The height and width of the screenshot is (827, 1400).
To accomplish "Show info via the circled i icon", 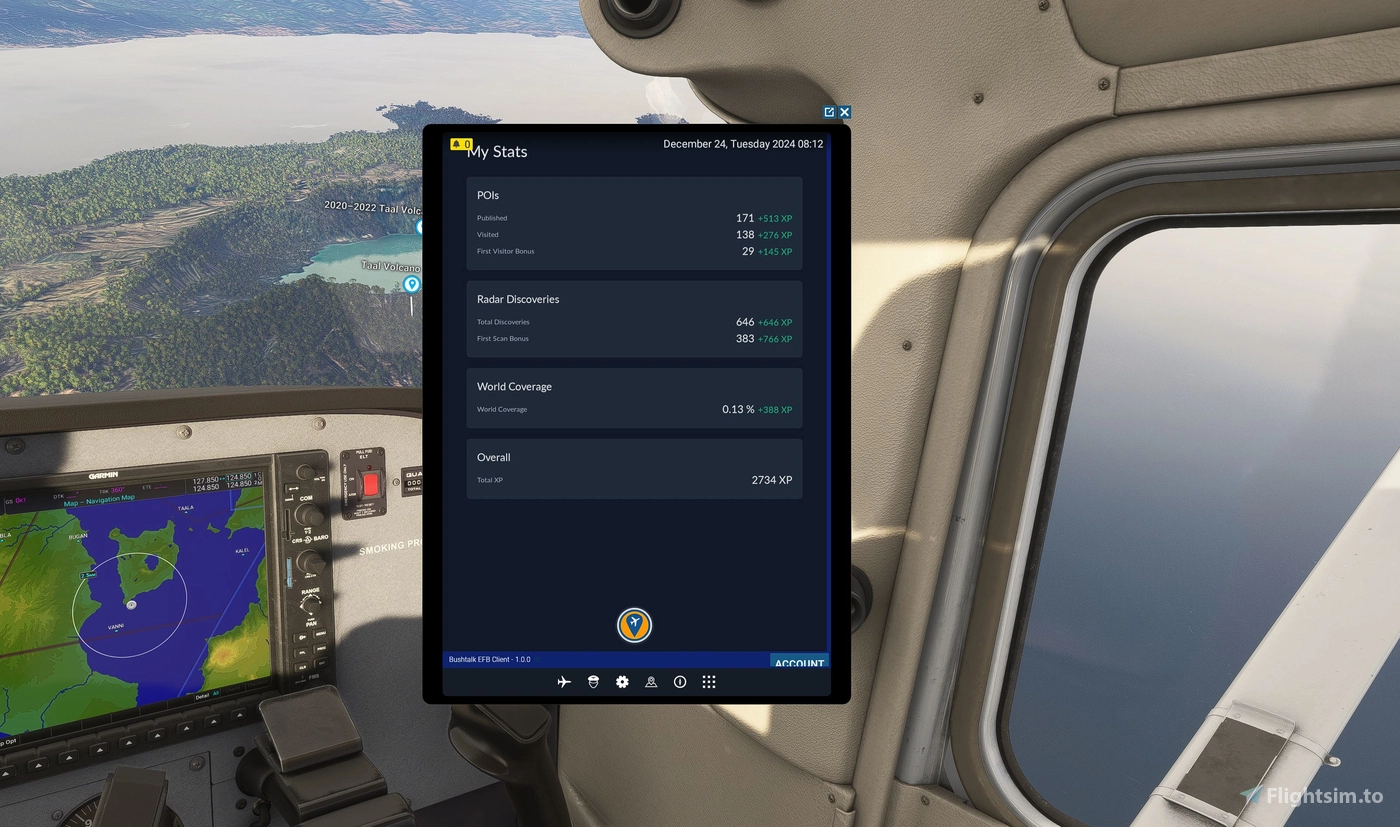I will click(680, 682).
